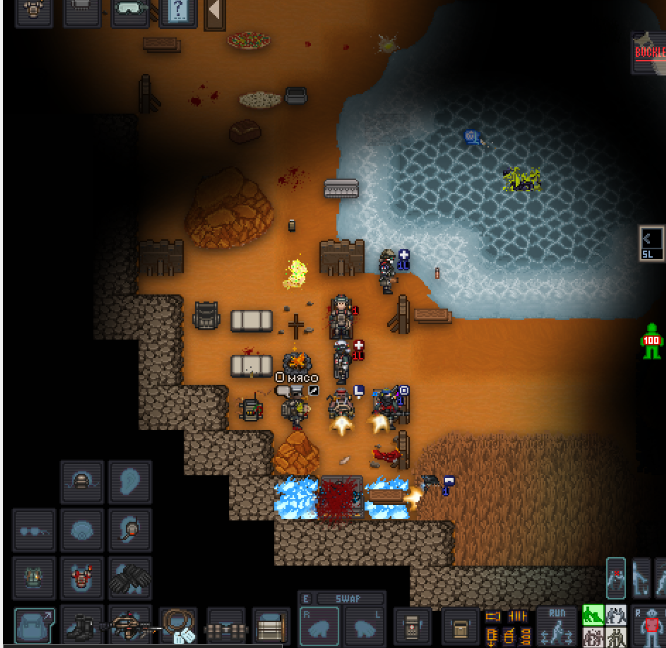The width and height of the screenshot is (666, 648).
Task: Select the helmet head slot
Action: point(82,482)
